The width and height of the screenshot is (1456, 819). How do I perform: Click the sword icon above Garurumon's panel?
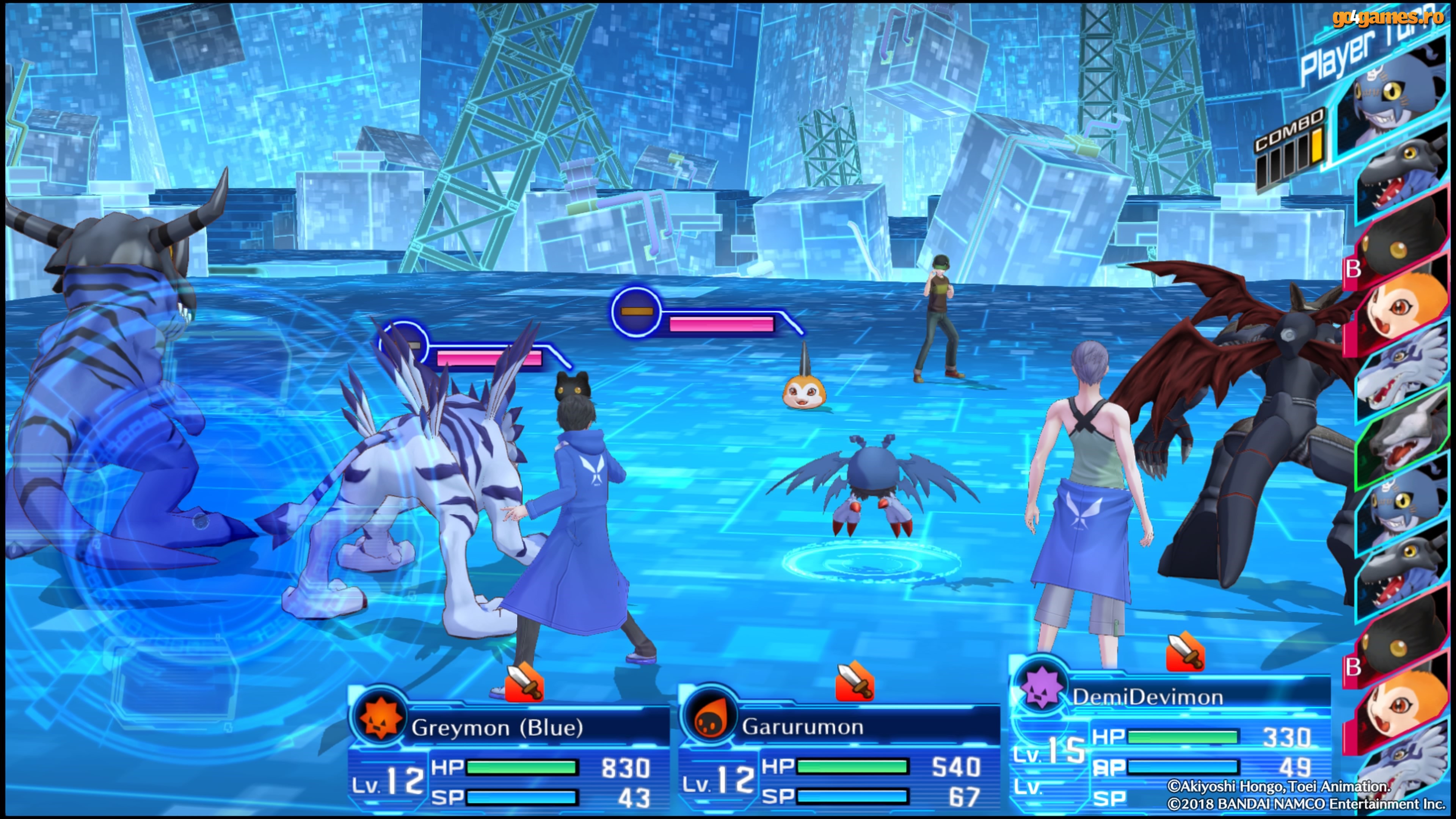point(855,682)
